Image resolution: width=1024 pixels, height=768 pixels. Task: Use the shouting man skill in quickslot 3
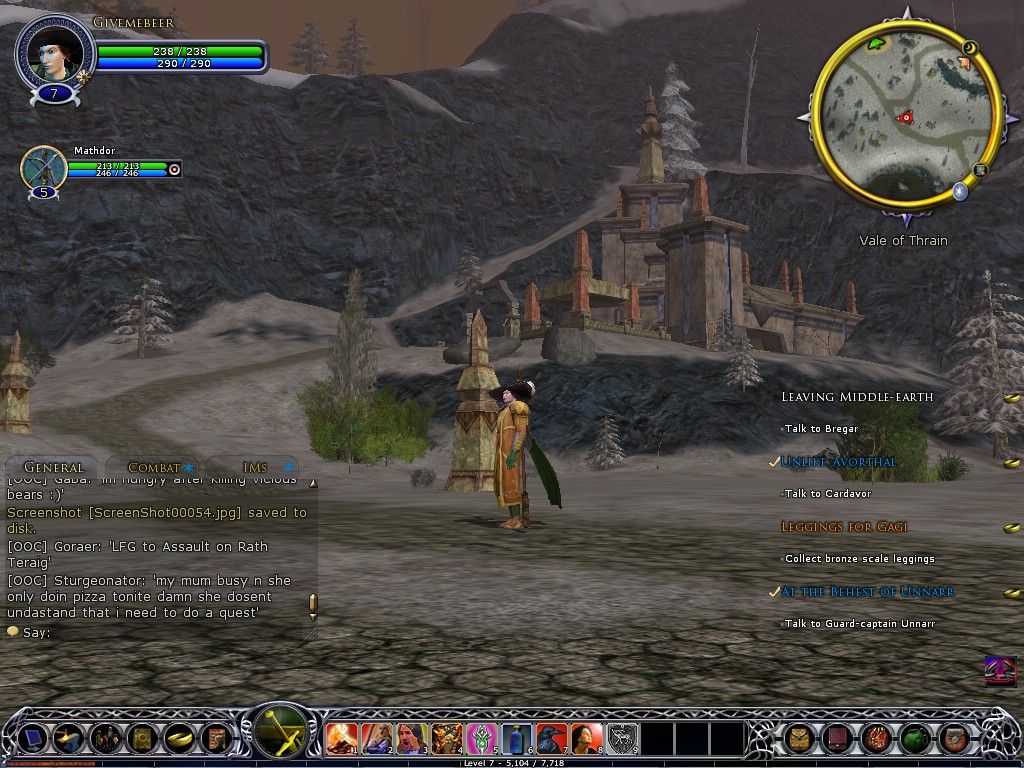point(412,739)
